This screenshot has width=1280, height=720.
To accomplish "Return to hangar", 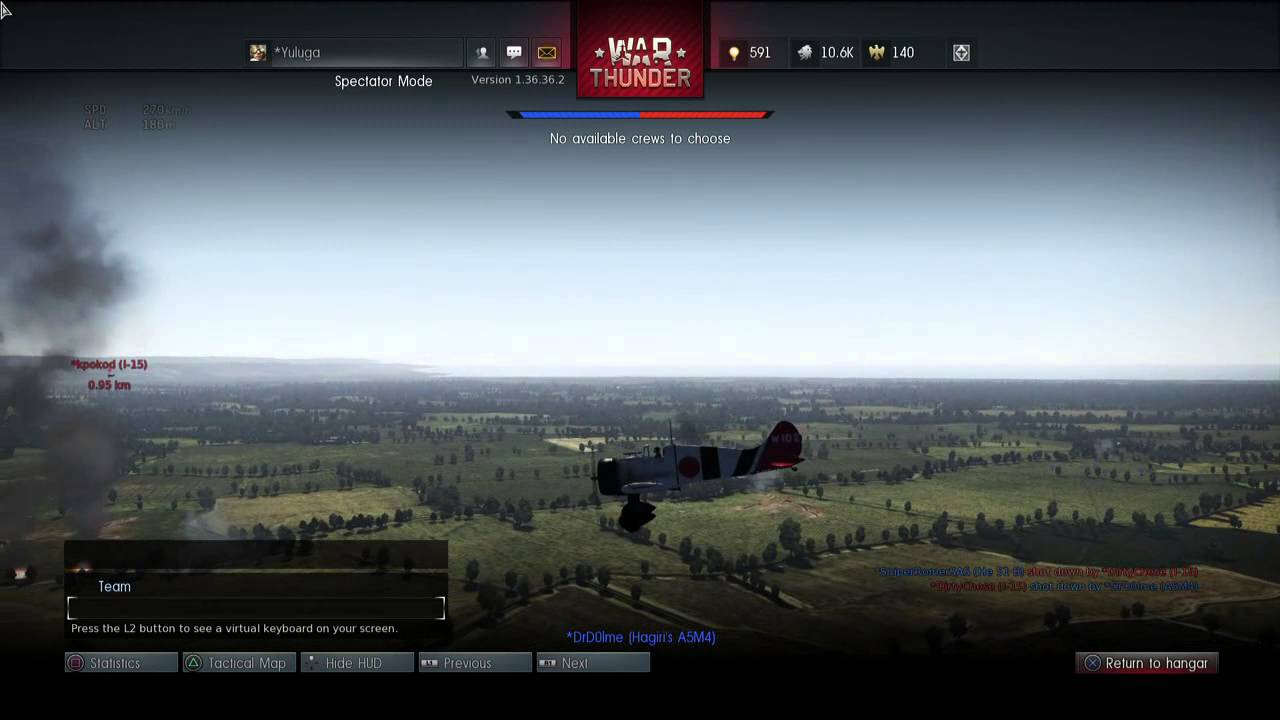I will pos(1146,663).
